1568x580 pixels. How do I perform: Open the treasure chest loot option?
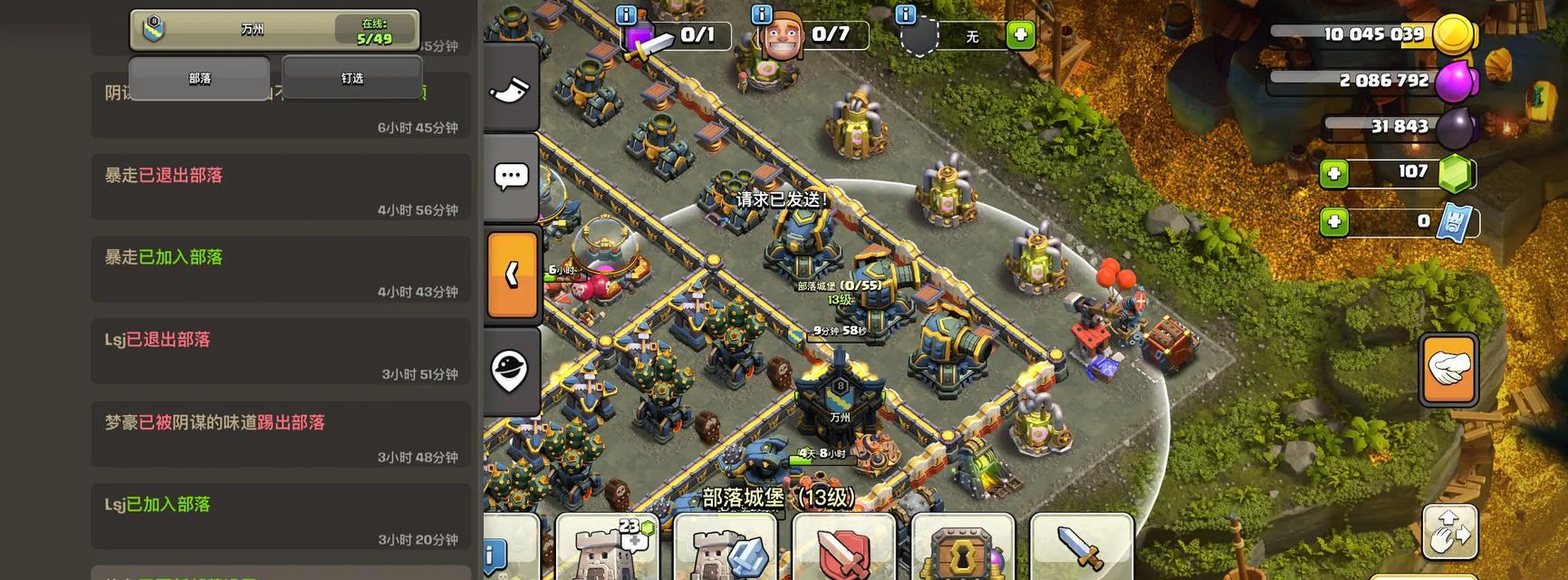[x=962, y=548]
